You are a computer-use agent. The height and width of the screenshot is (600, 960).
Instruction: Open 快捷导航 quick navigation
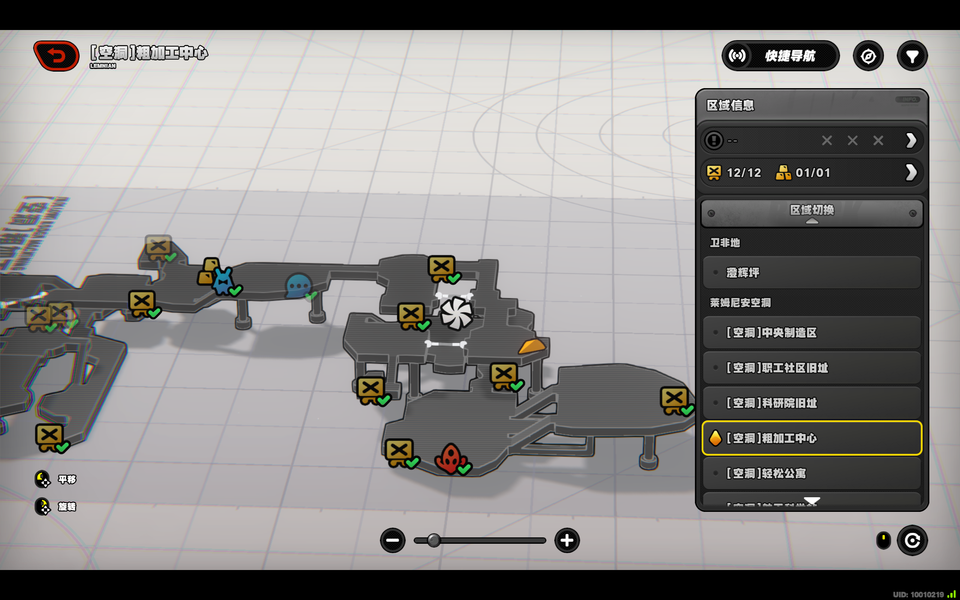tap(780, 56)
